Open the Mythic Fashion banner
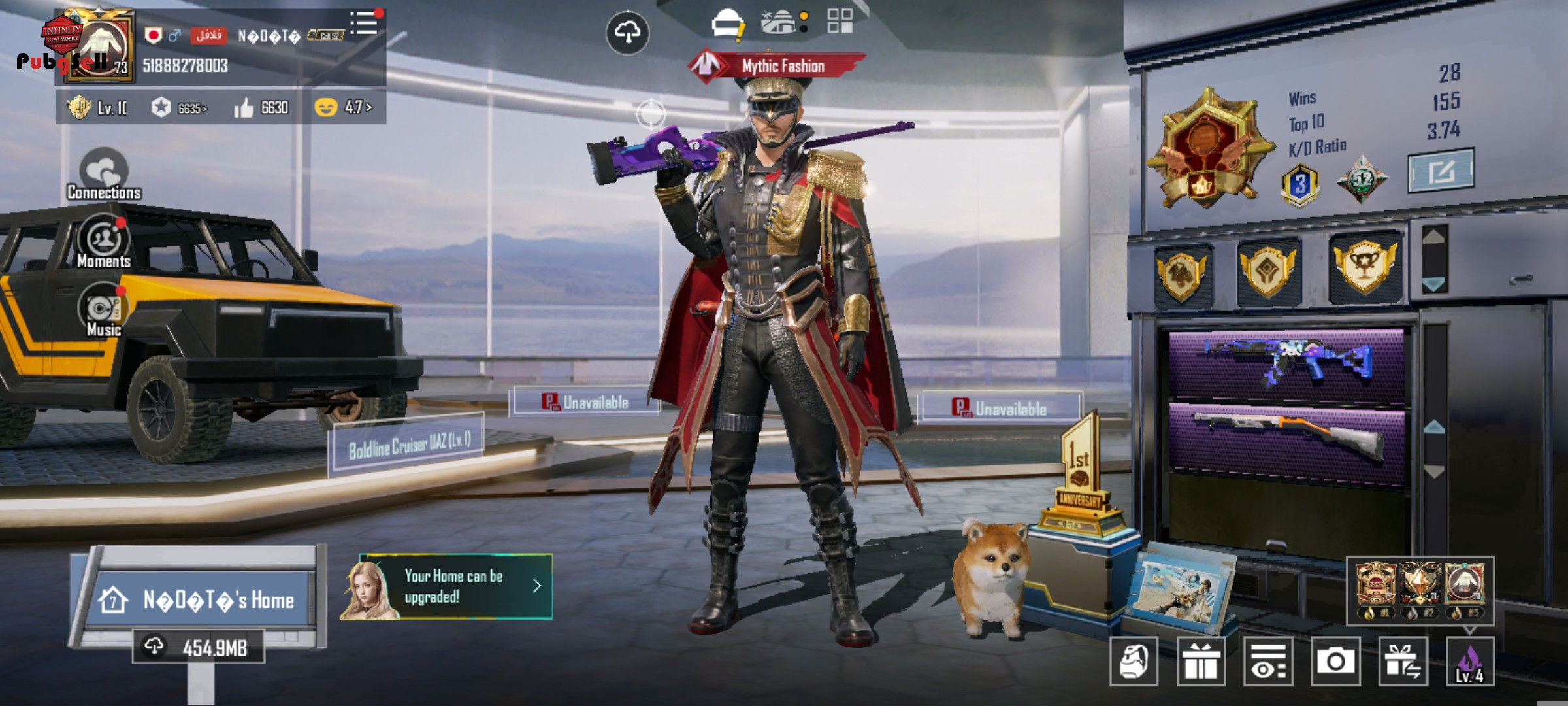1568x706 pixels. point(777,65)
